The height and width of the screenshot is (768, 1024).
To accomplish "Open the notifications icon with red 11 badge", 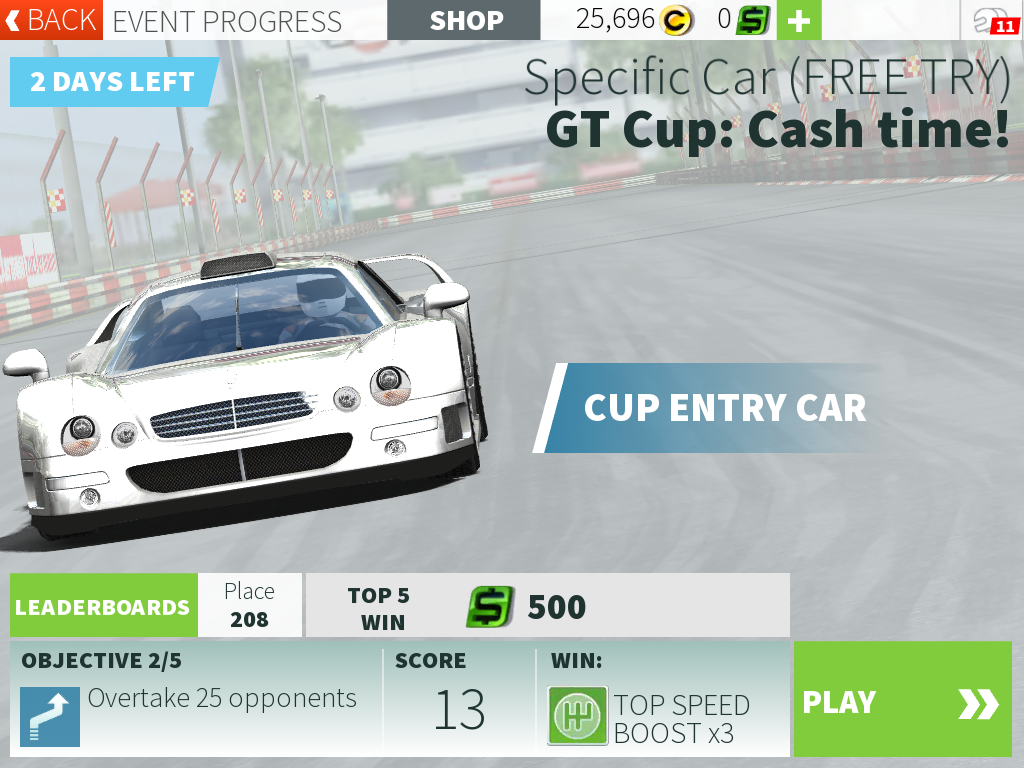I will tap(991, 20).
